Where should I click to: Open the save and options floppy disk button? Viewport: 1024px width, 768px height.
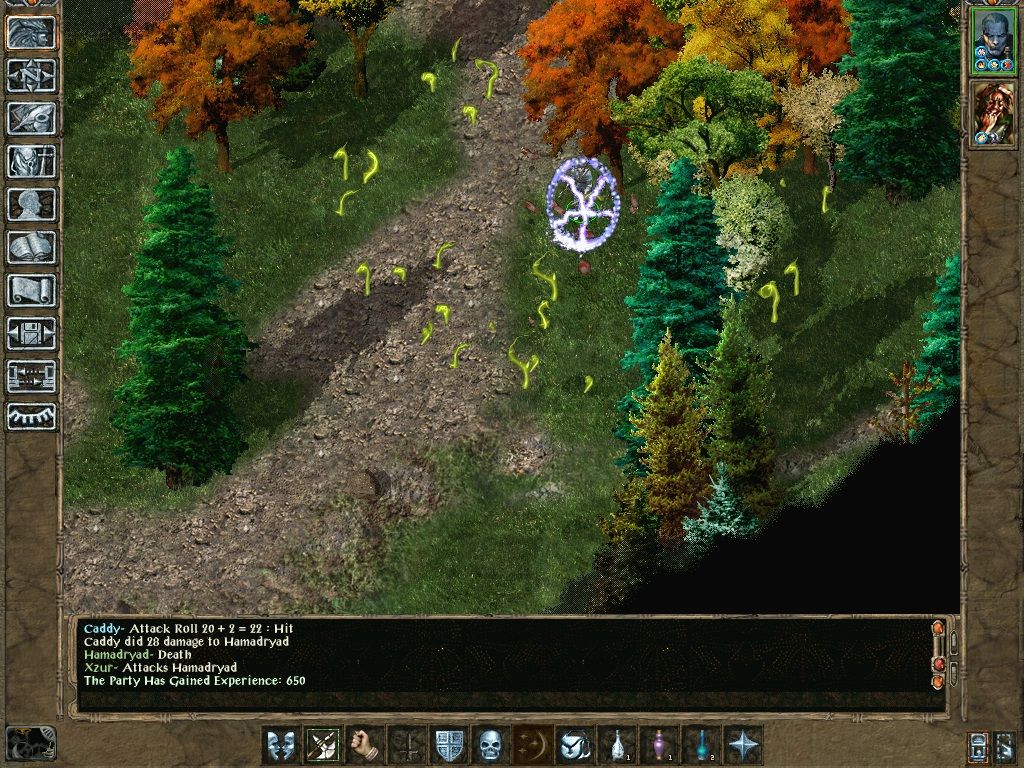31,333
